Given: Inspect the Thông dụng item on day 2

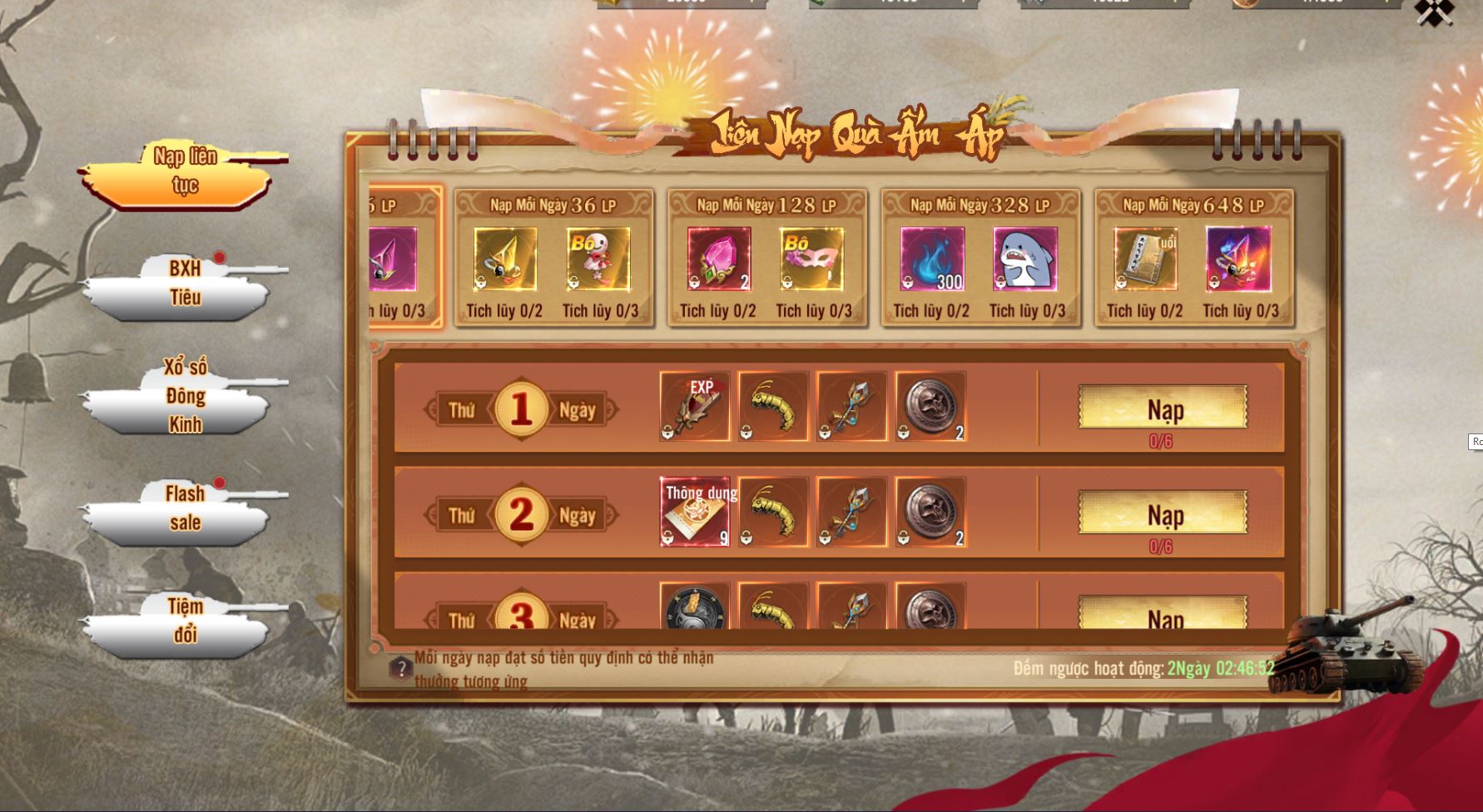Looking at the screenshot, I should tap(695, 512).
